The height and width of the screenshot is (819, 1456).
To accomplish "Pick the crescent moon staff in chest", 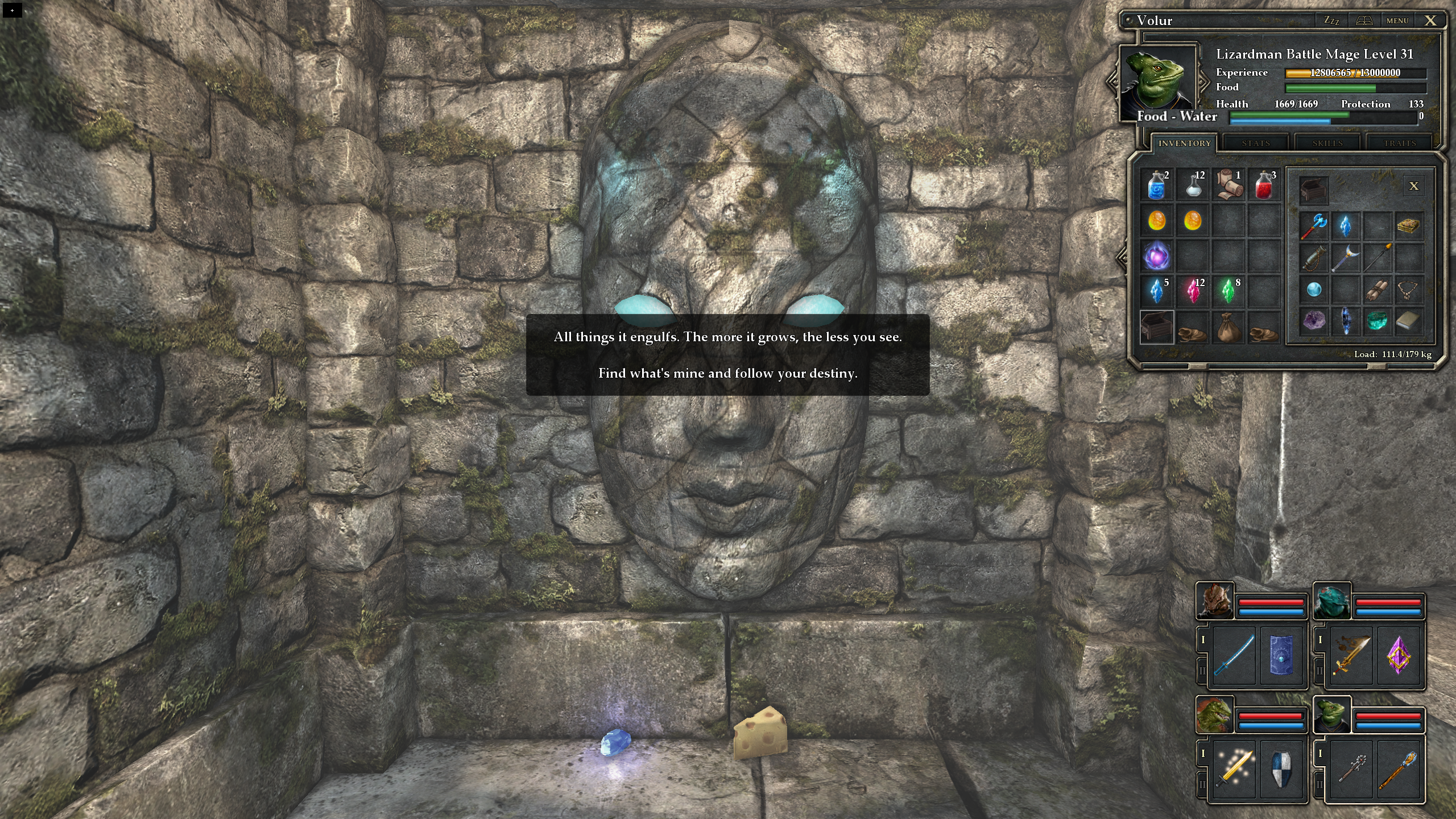I will 1346,258.
